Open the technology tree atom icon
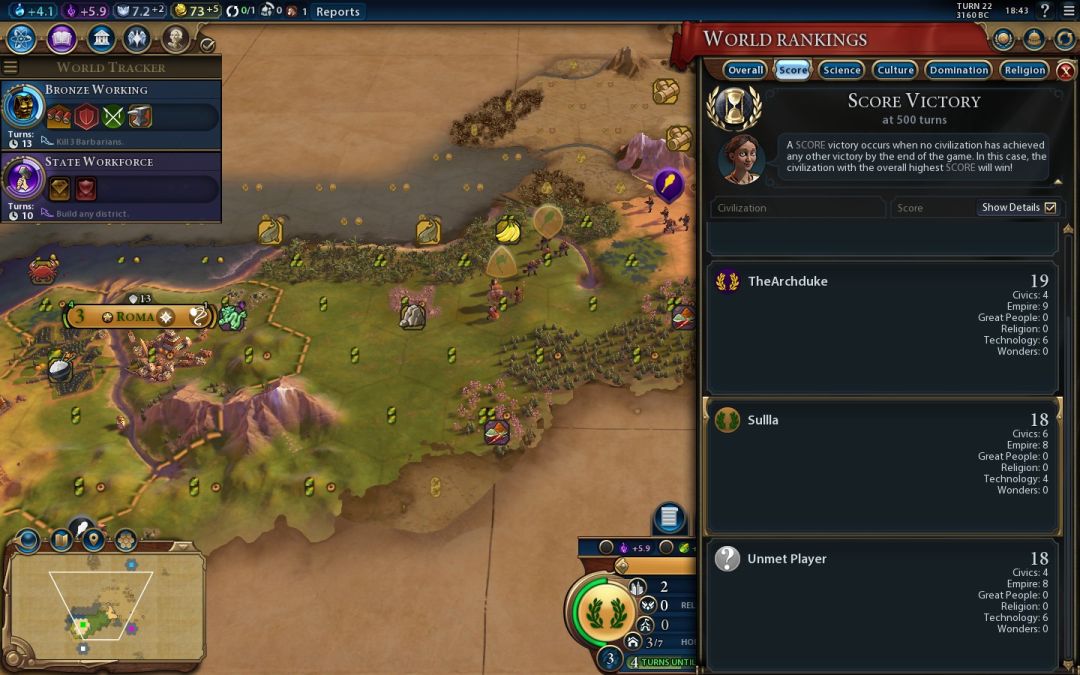The image size is (1080, 675). pyautogui.click(x=22, y=39)
